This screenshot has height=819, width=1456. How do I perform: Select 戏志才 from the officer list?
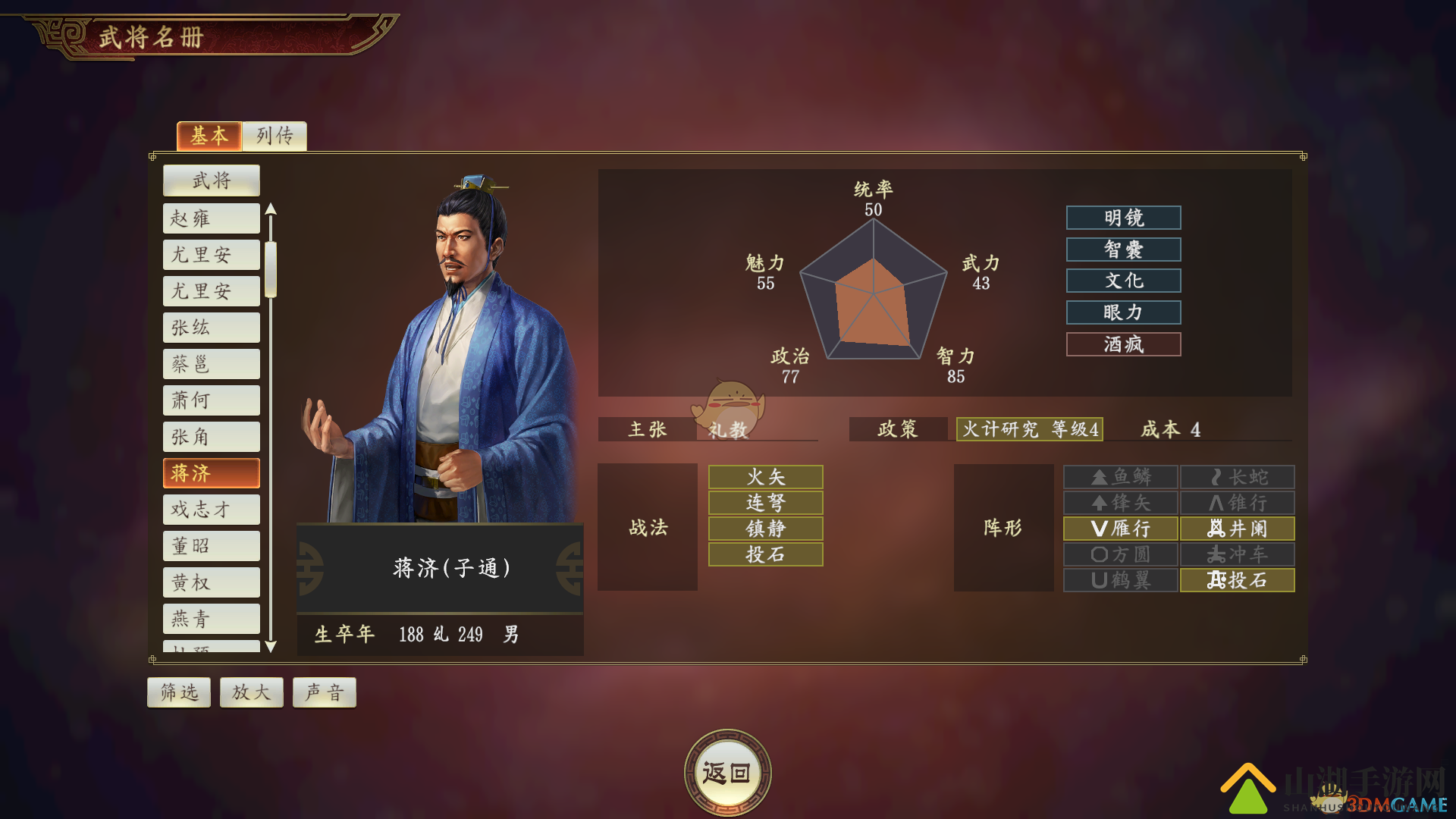[x=211, y=509]
